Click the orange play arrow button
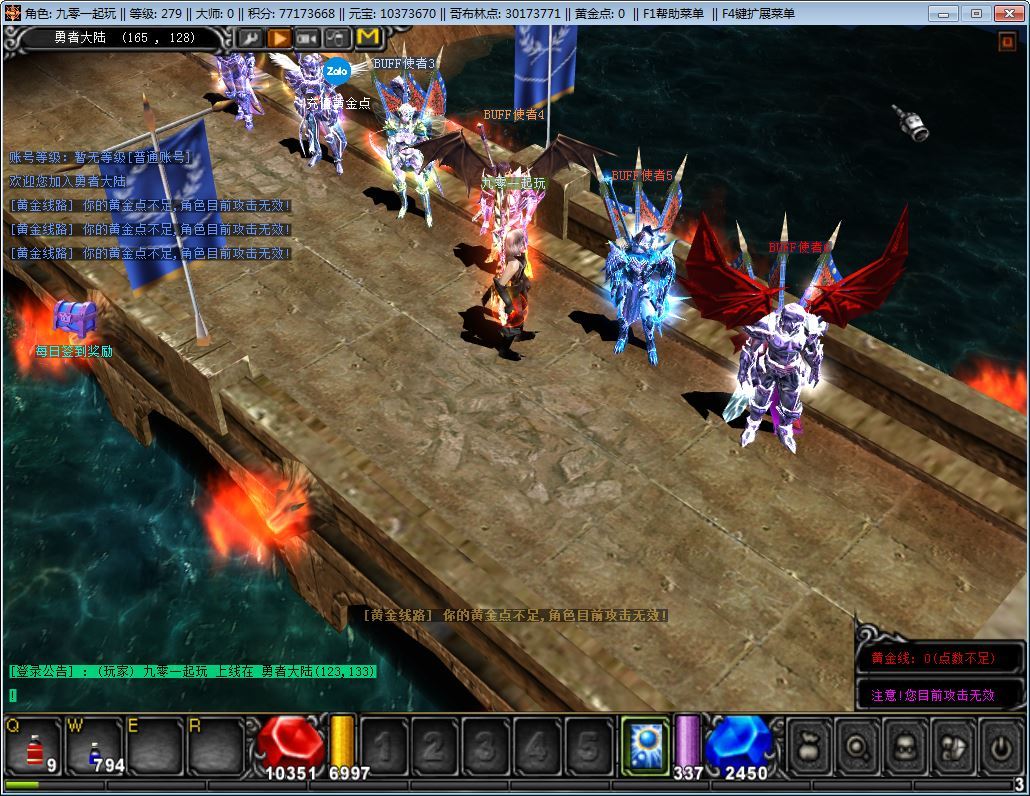Screen dimensions: 1030x796 pos(279,37)
